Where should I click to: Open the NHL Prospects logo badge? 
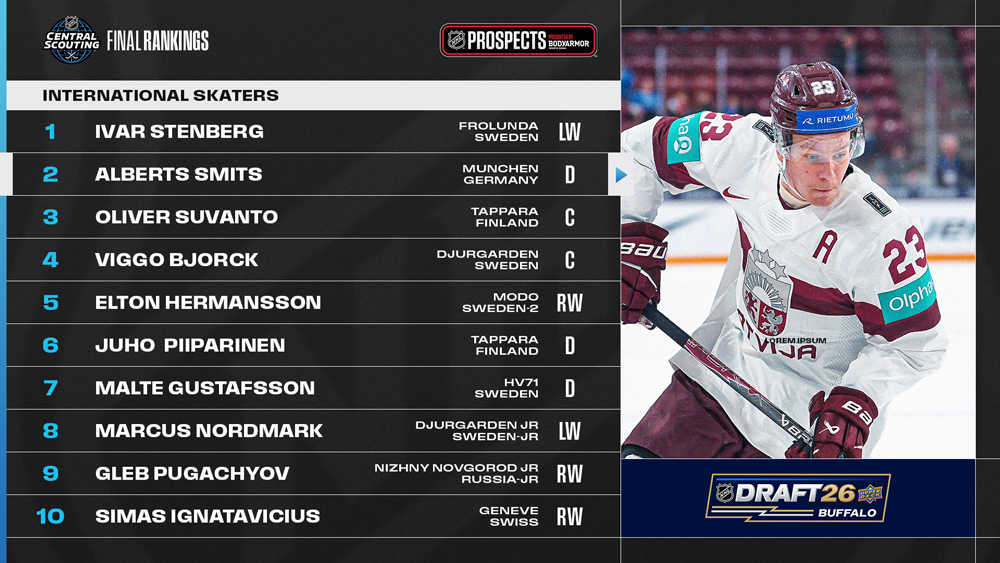coord(518,41)
